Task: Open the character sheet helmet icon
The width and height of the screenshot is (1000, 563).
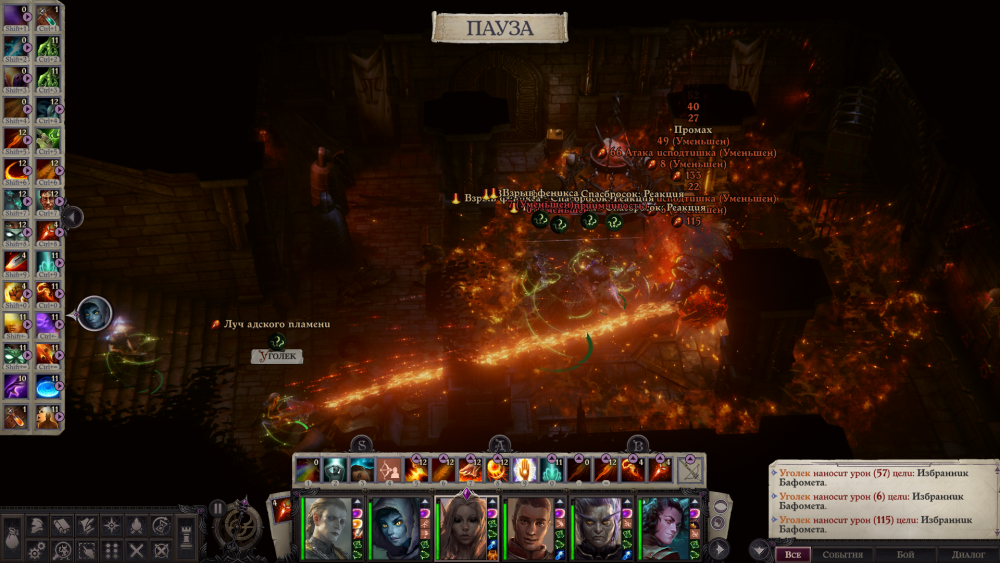Action: pyautogui.click(x=35, y=525)
